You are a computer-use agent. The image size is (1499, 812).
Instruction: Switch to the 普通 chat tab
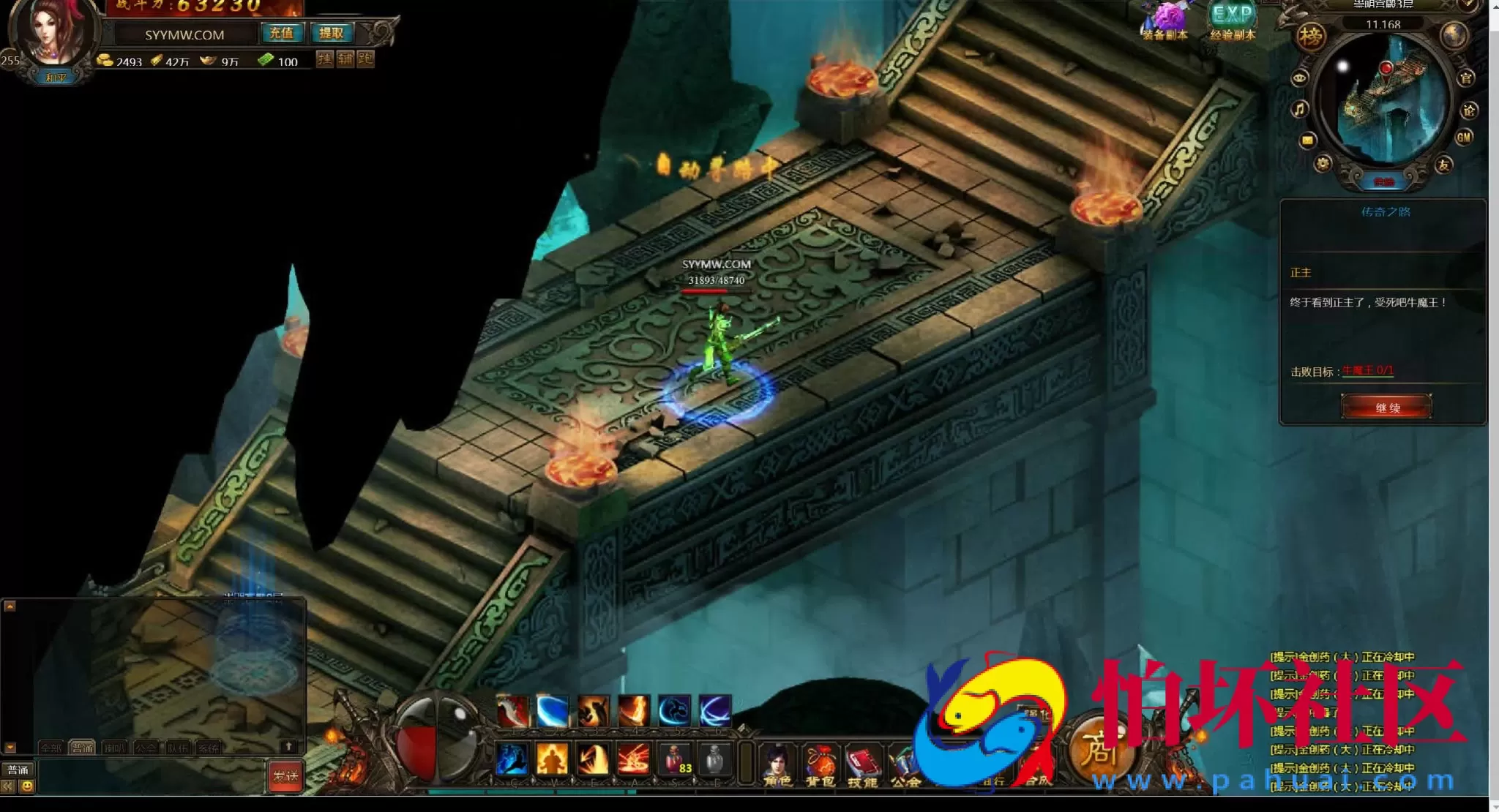[82, 748]
